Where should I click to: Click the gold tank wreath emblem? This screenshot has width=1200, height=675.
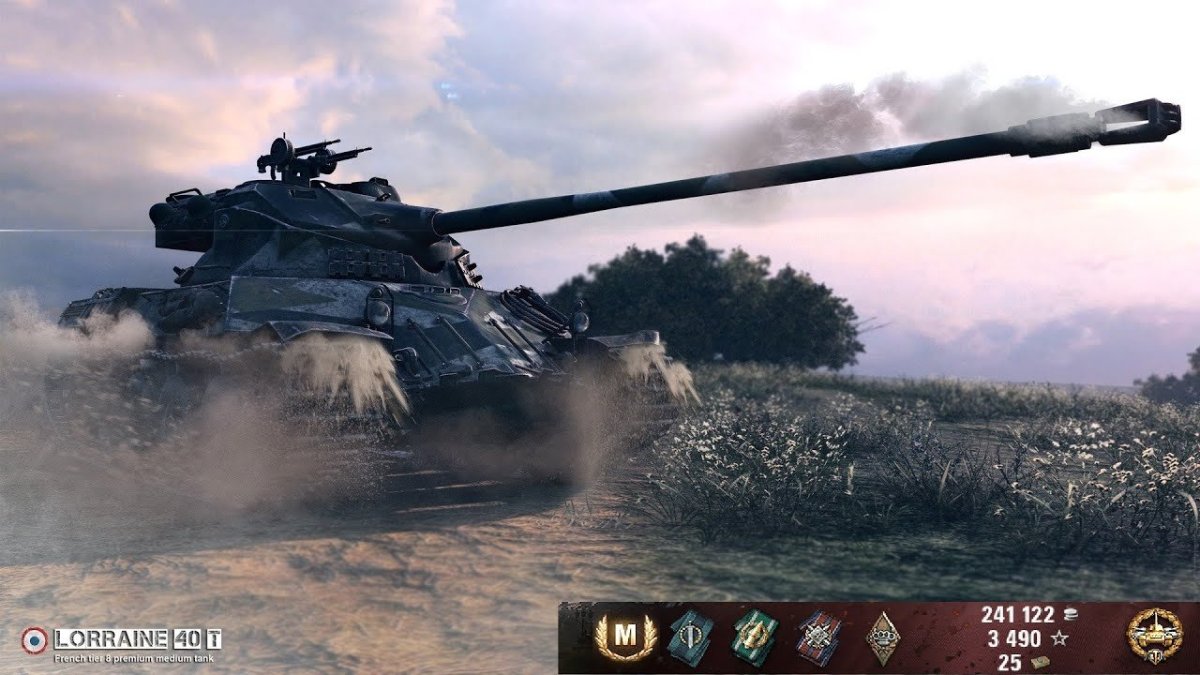coord(1153,636)
